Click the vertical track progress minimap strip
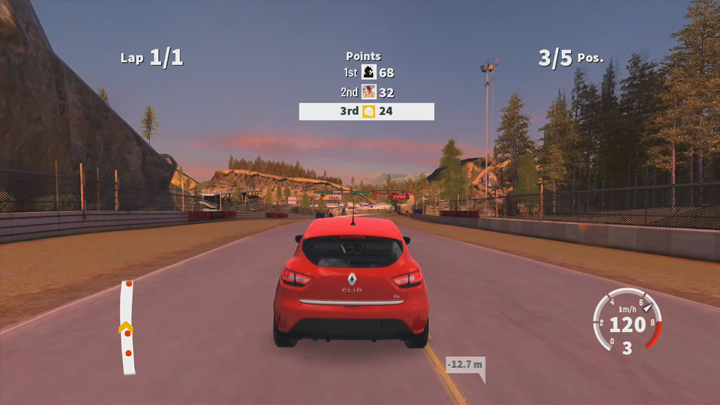720x405 pixels. tap(127, 327)
